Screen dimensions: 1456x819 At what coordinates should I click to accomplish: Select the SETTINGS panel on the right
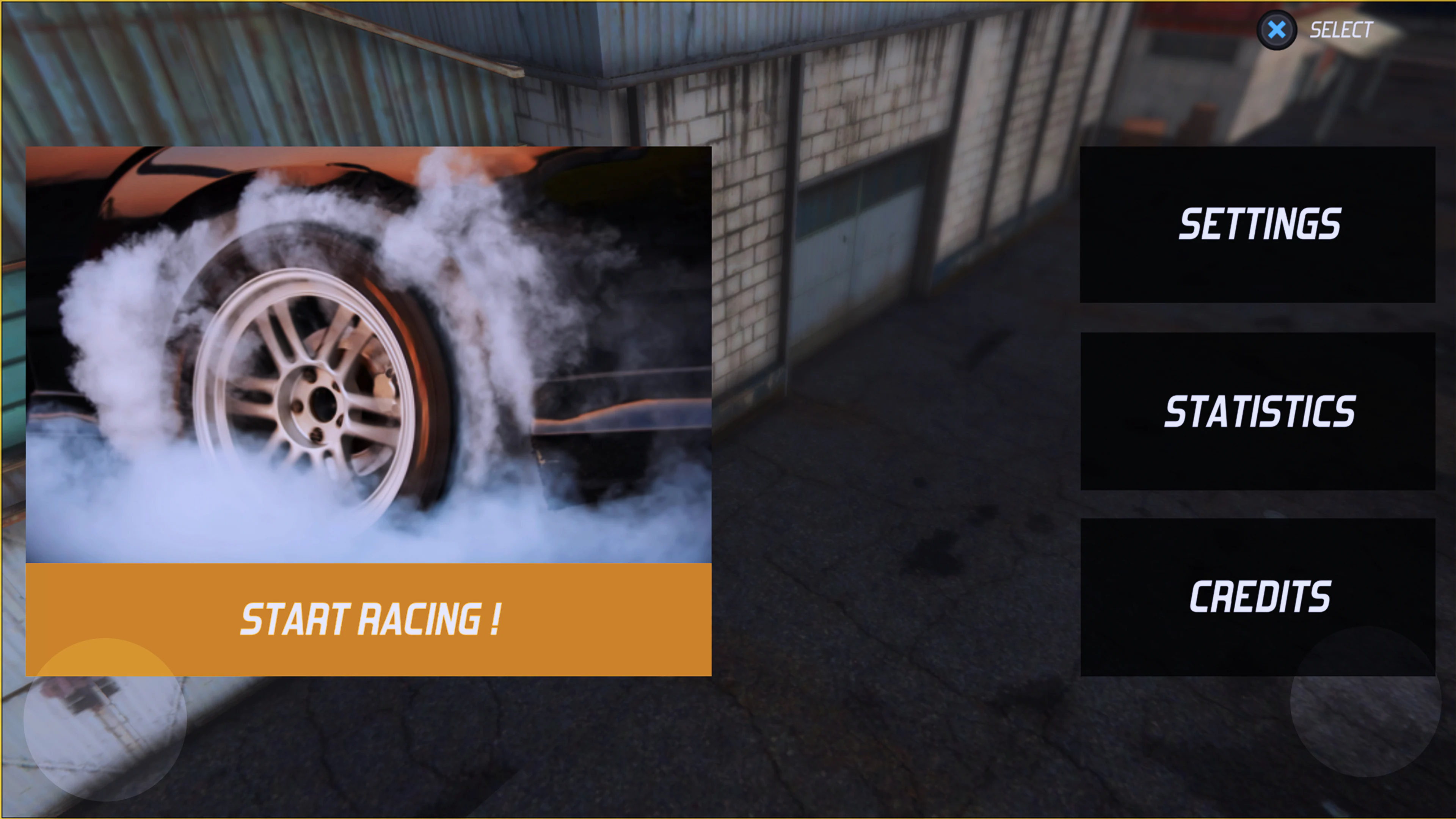[1259, 223]
